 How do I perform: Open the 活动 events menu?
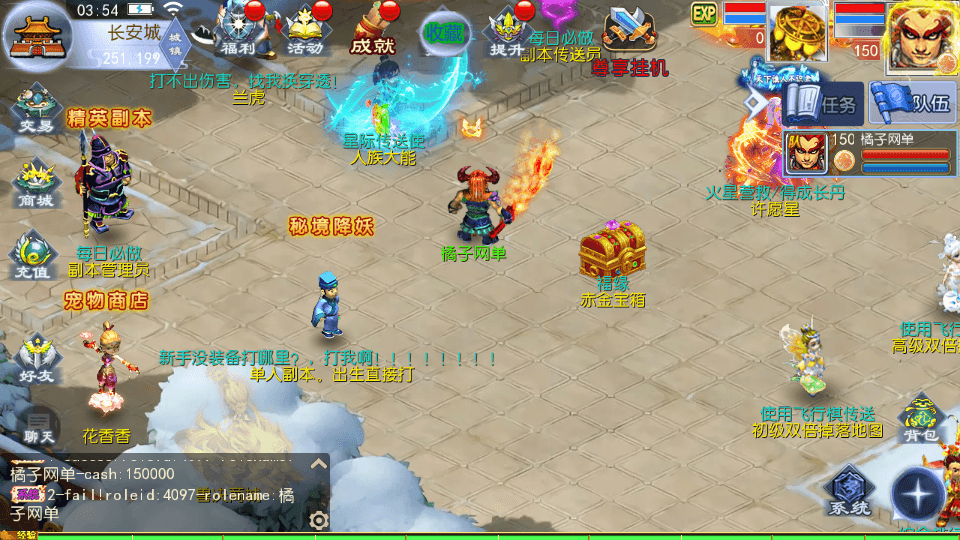point(305,30)
